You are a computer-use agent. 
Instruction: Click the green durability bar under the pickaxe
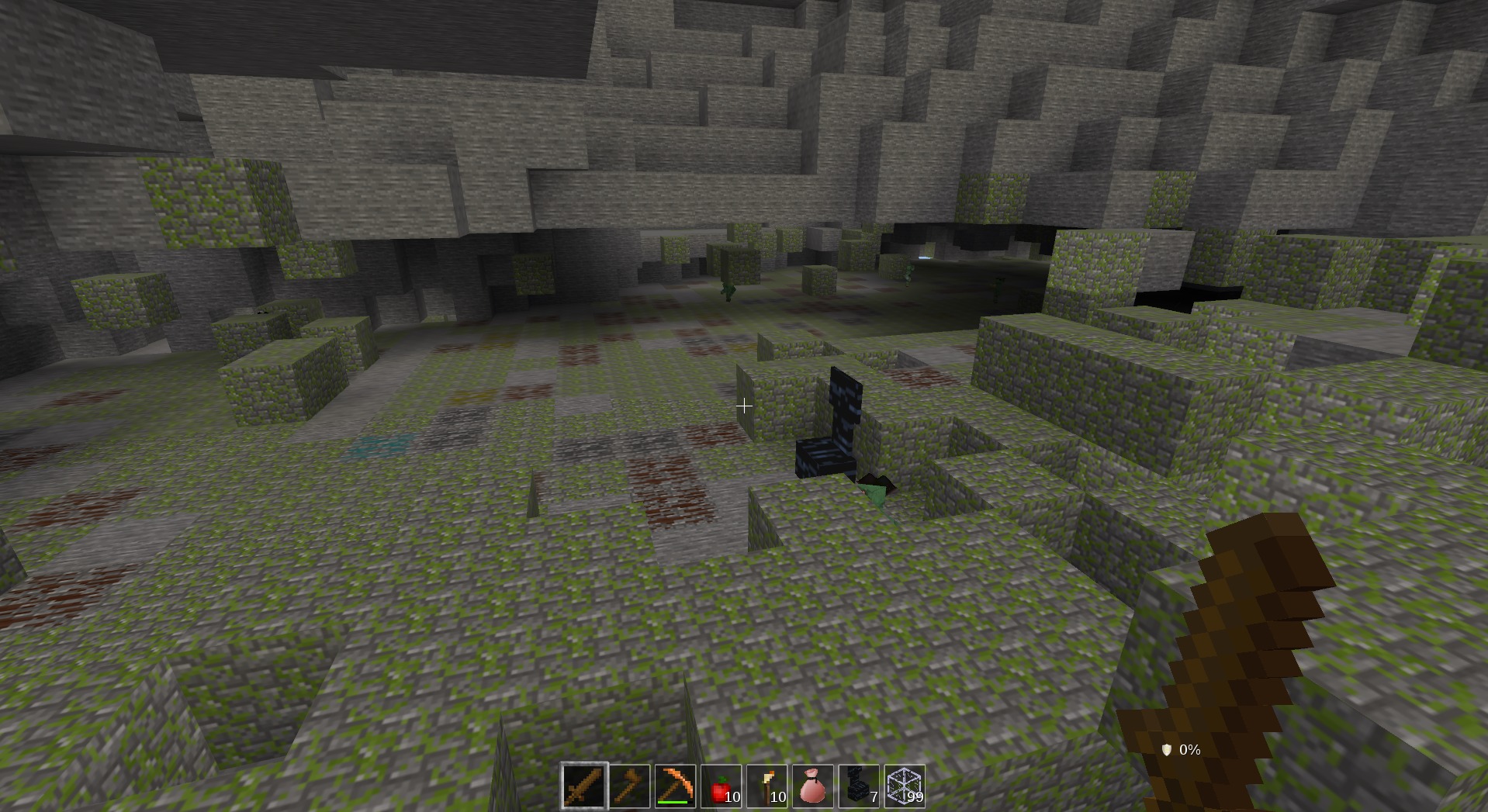click(673, 803)
